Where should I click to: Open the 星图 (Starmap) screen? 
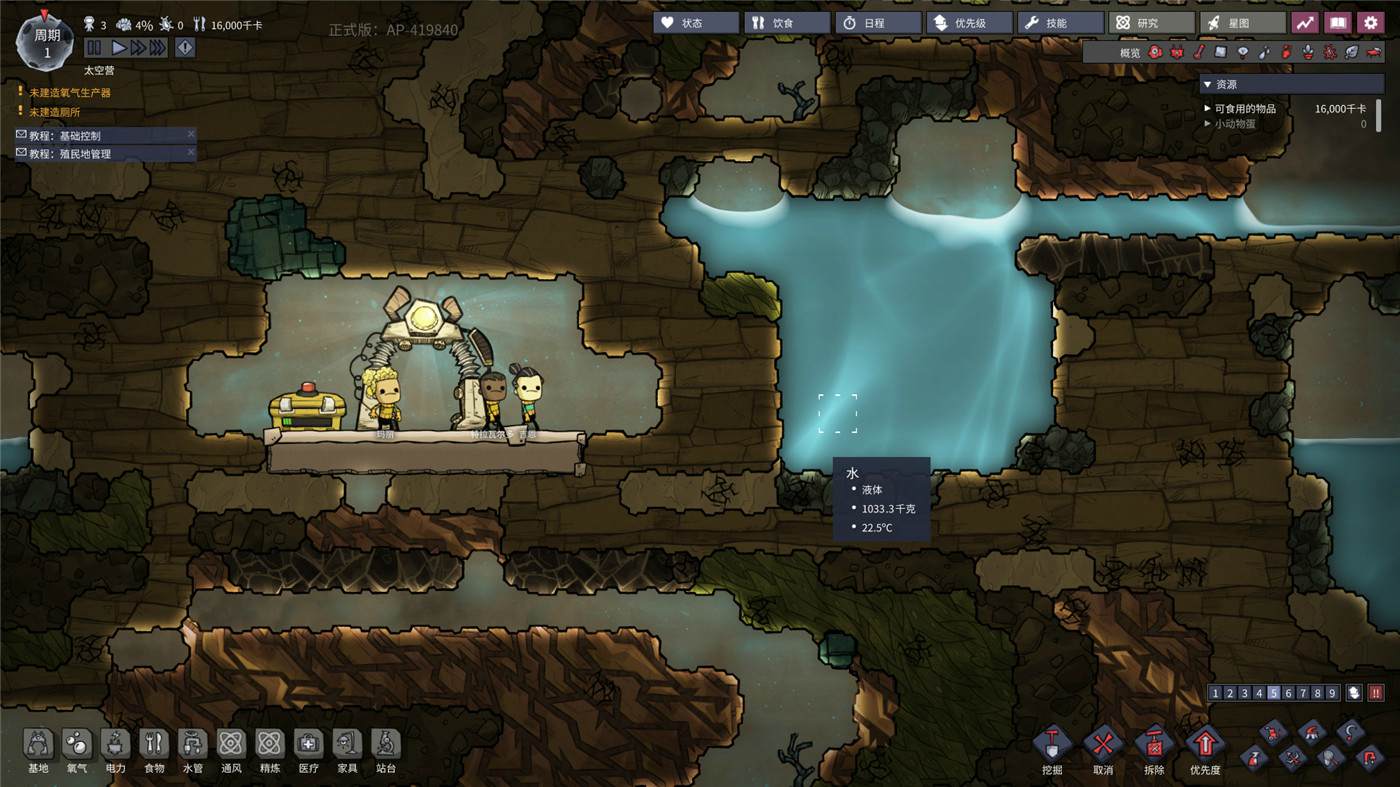click(1245, 23)
